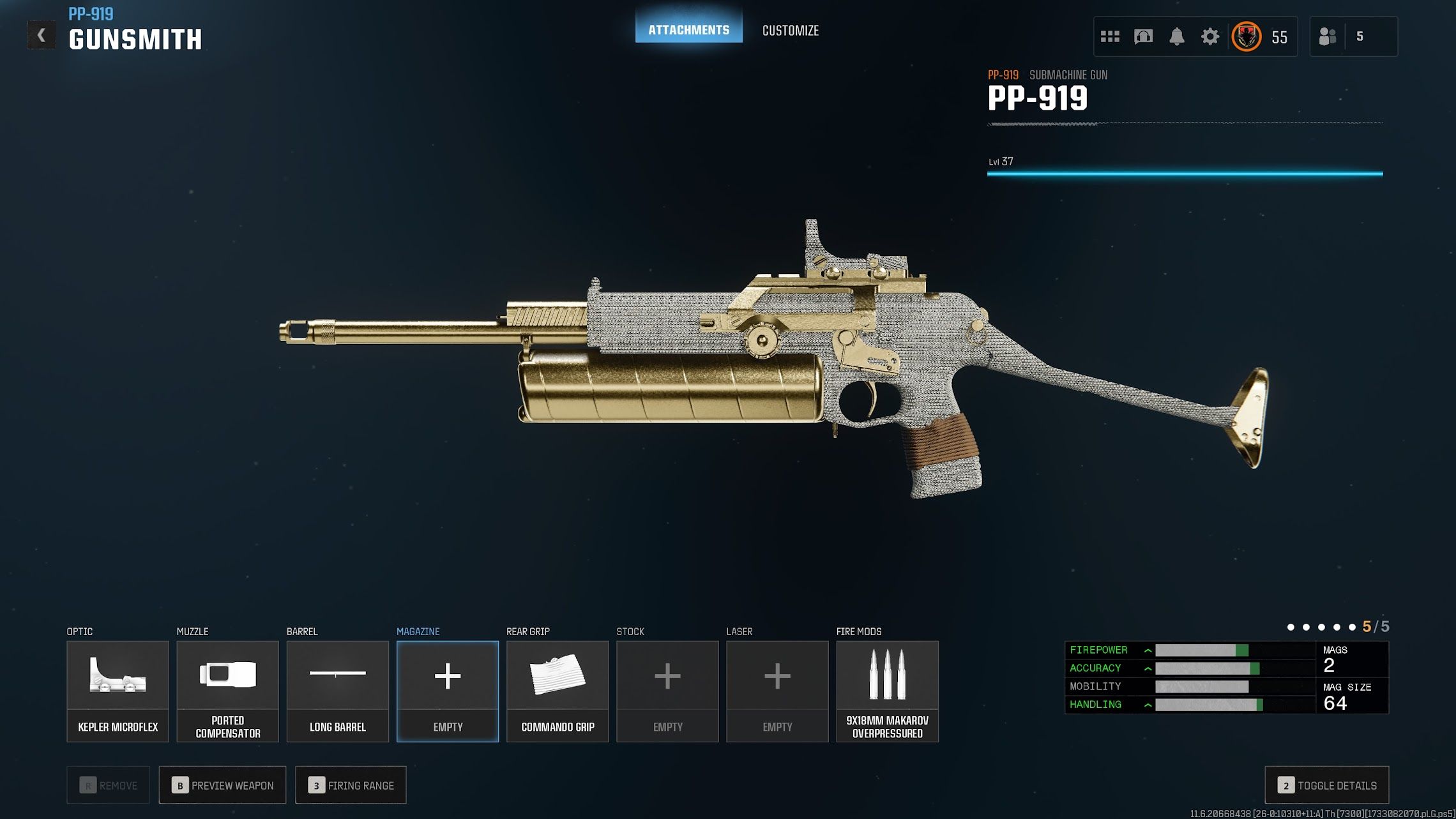Pick the Commando Grip rear grip slot
This screenshot has width=1456, height=819.
pos(557,691)
